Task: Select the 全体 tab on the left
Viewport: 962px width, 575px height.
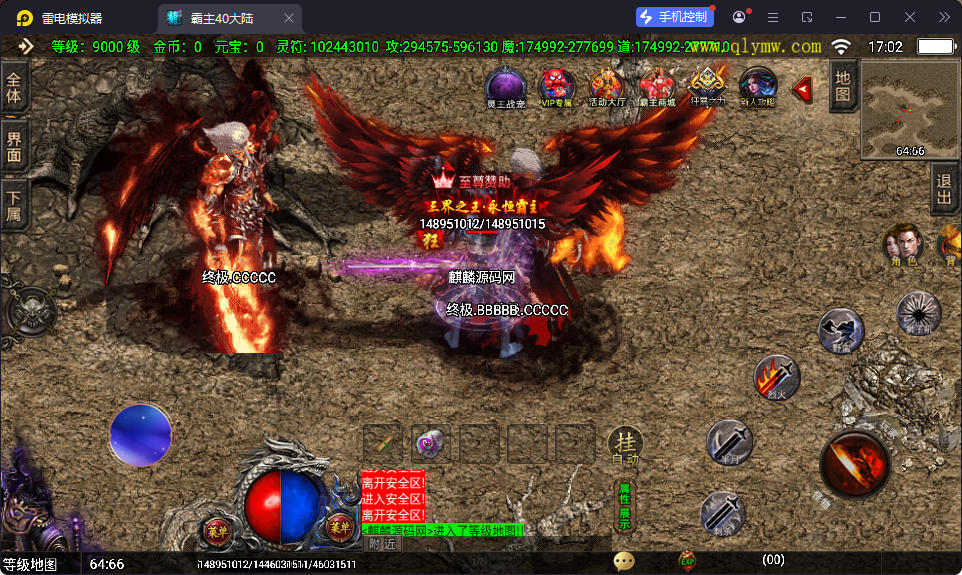Action: [14, 89]
